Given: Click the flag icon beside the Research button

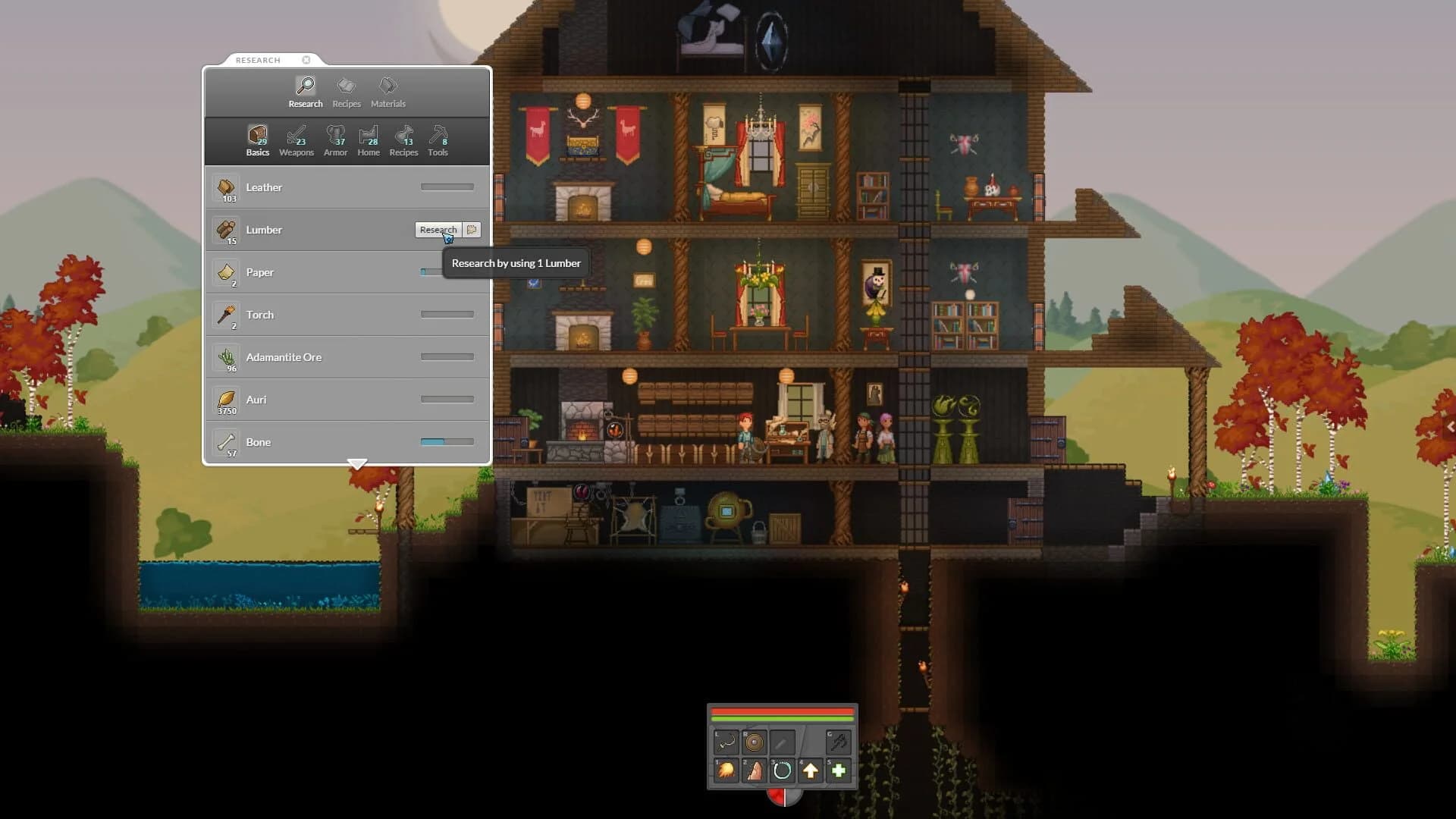Looking at the screenshot, I should pyautogui.click(x=472, y=229).
